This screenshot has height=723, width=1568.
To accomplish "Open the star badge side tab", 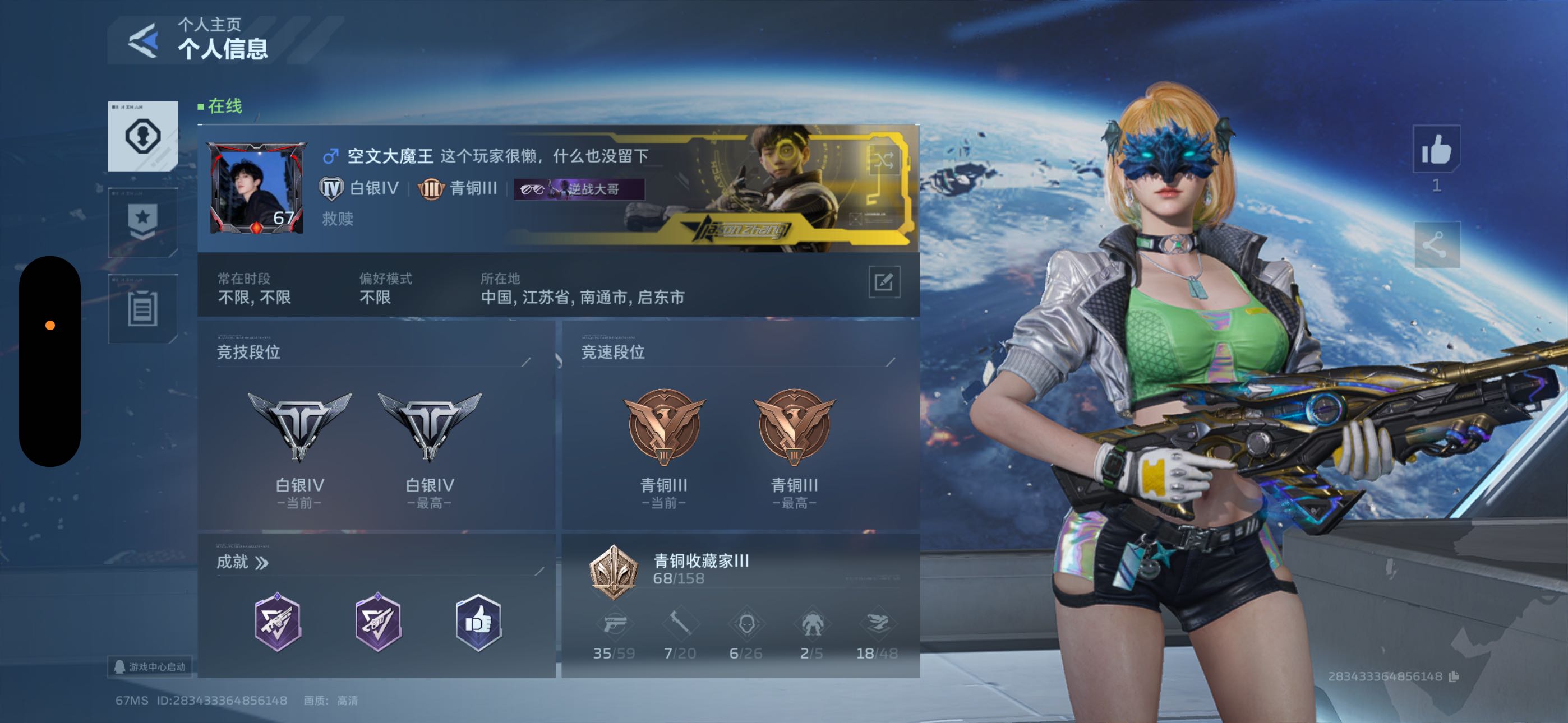I will click(142, 222).
